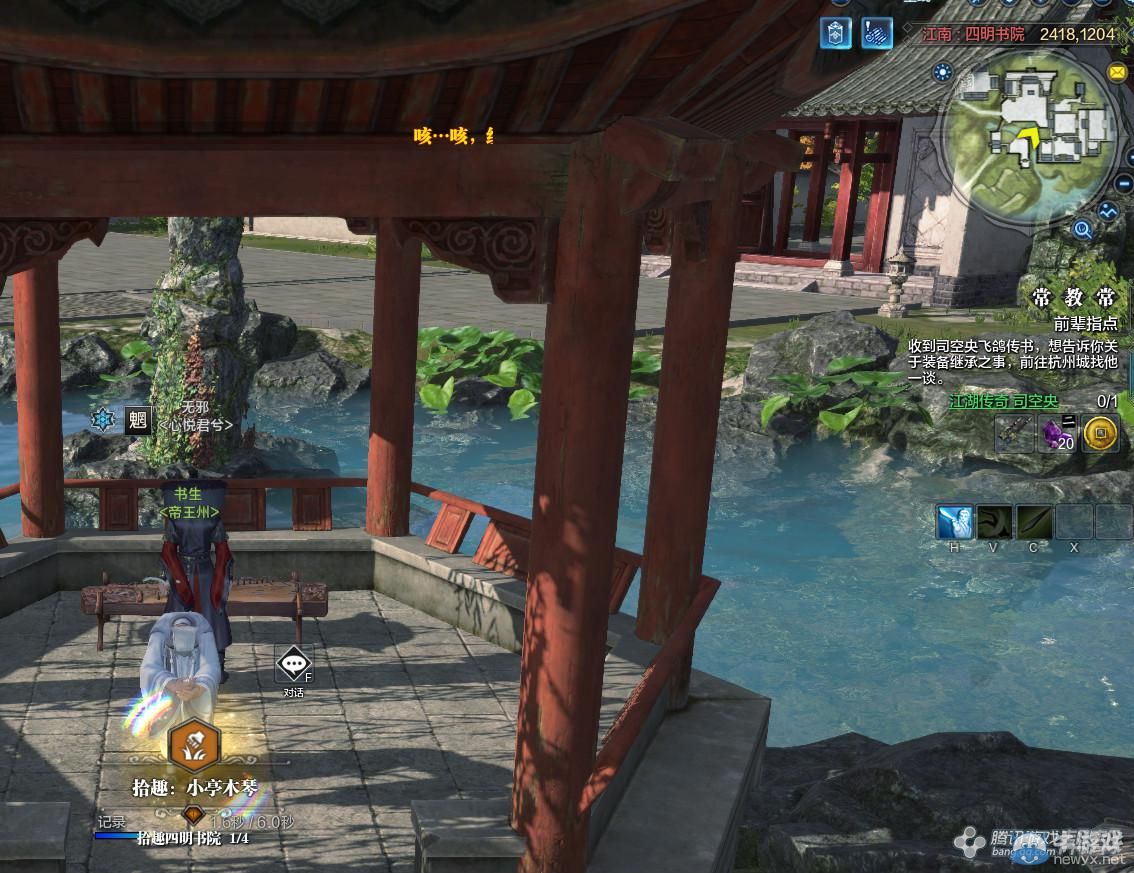Click the magnifier search icon below minimap

tap(1082, 231)
